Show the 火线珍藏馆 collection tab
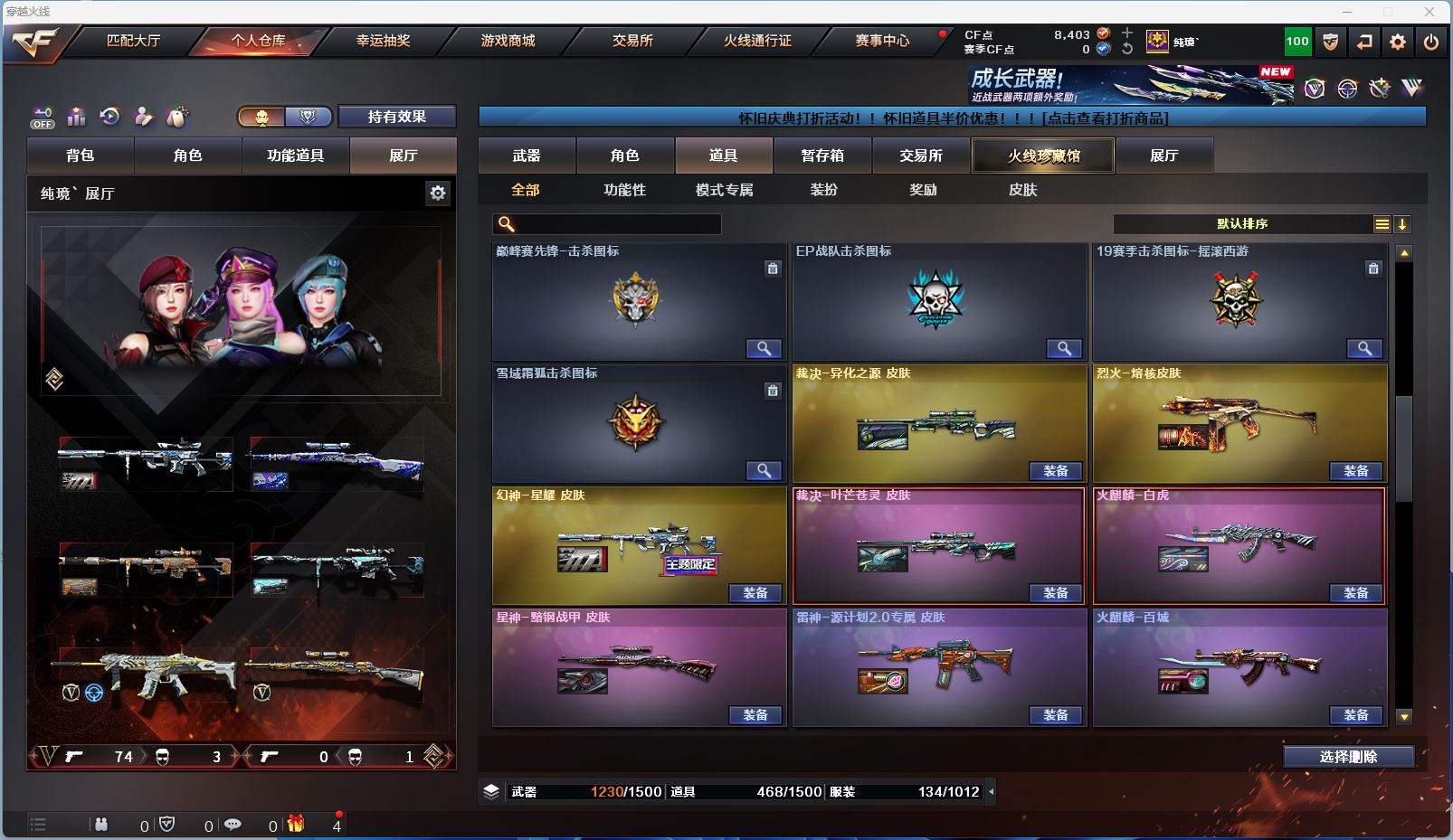Image resolution: width=1453 pixels, height=840 pixels. point(1043,156)
